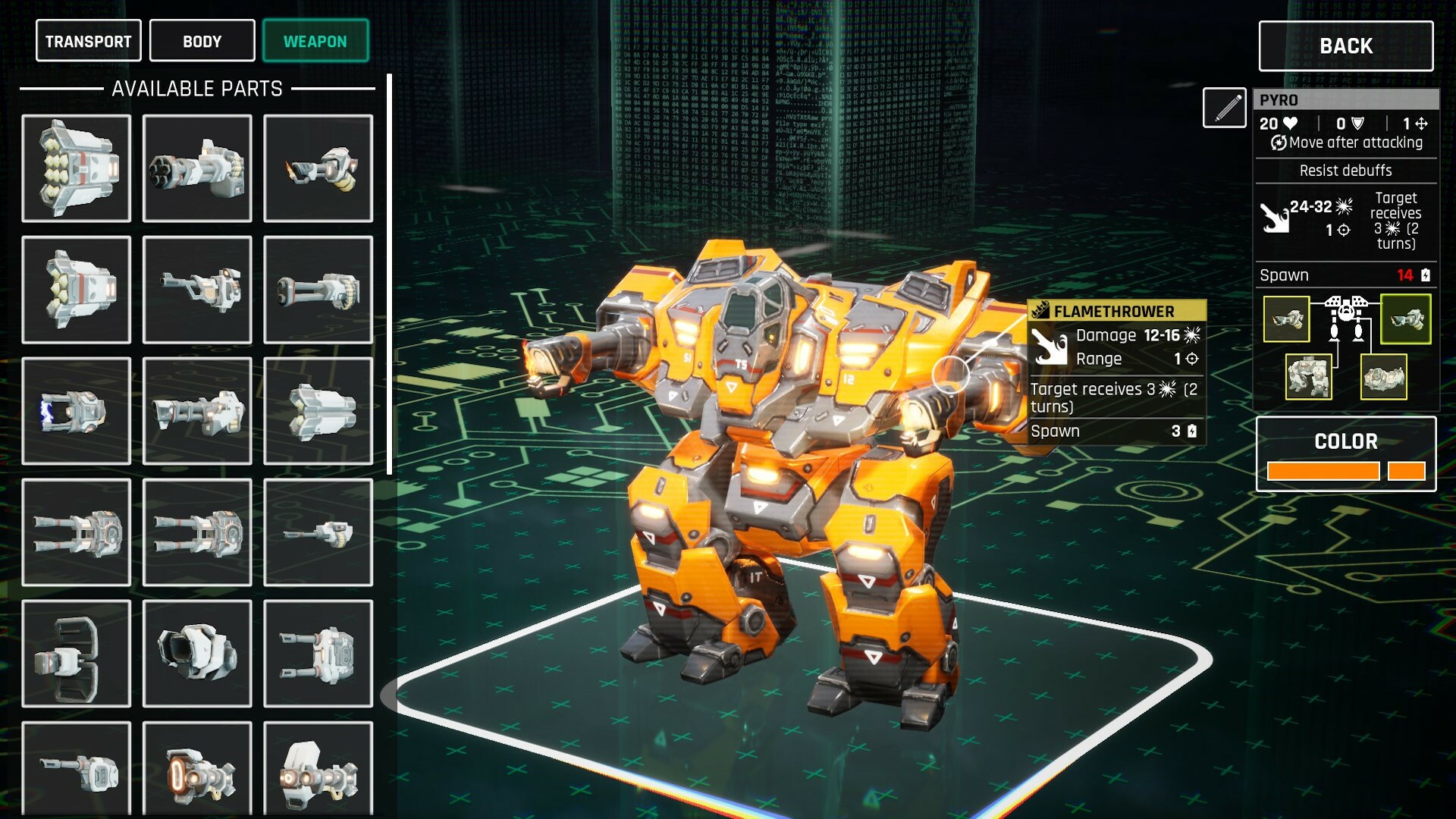This screenshot has height=819, width=1456.
Task: Pick the orange primary color swatch
Action: (1323, 470)
